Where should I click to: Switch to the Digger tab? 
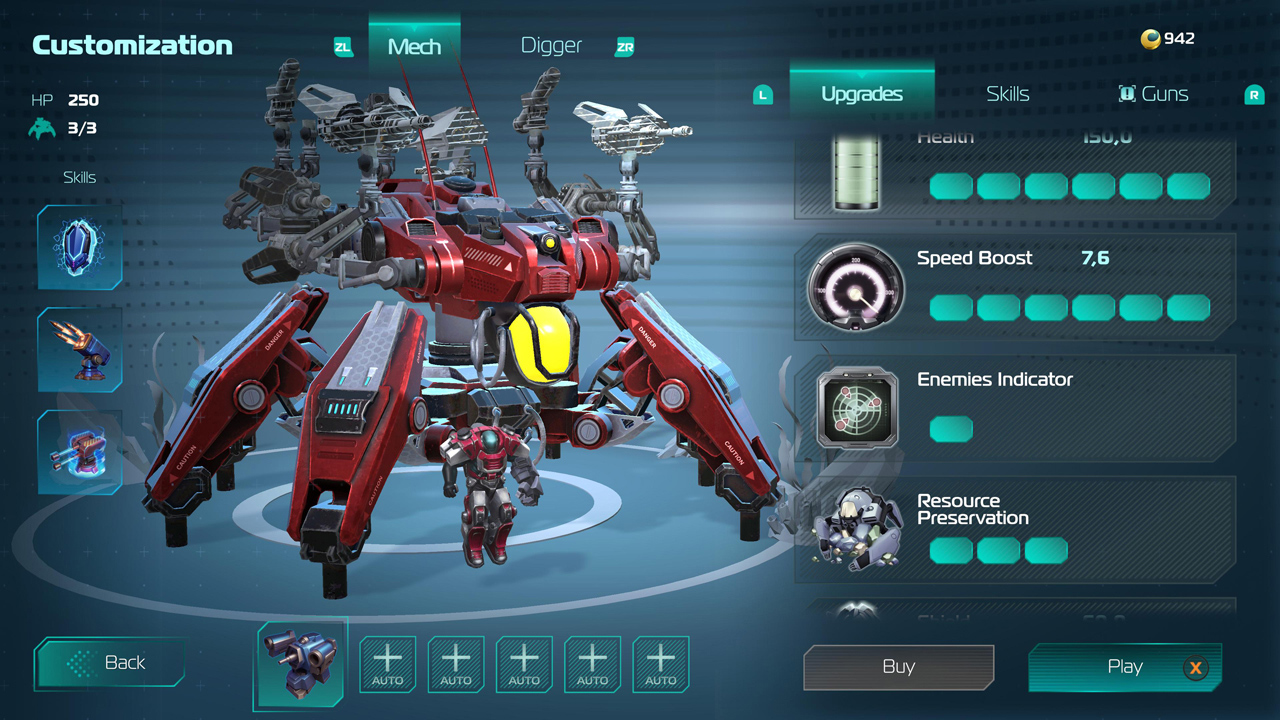pos(550,45)
